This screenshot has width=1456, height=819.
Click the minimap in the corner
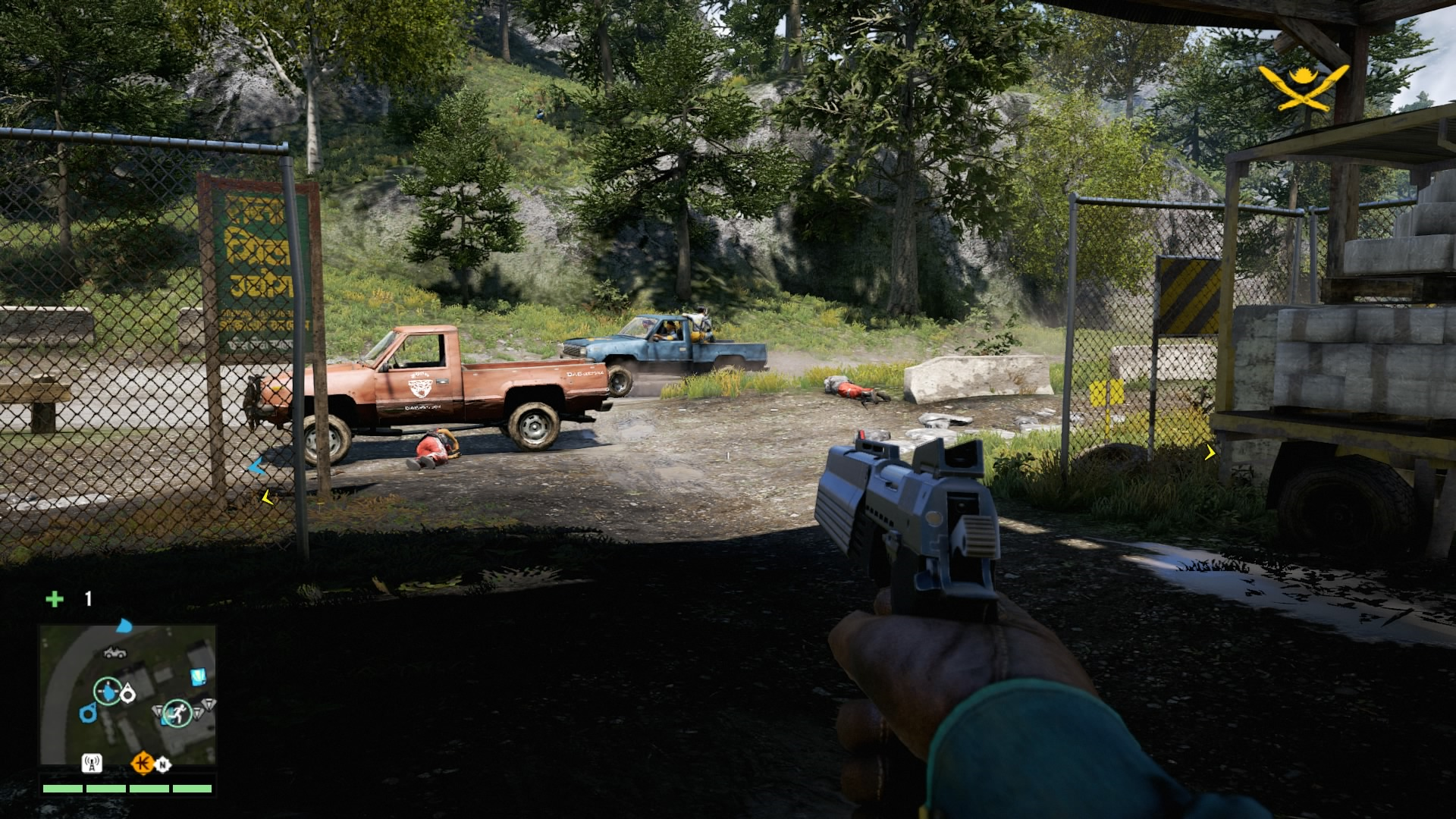click(x=127, y=695)
